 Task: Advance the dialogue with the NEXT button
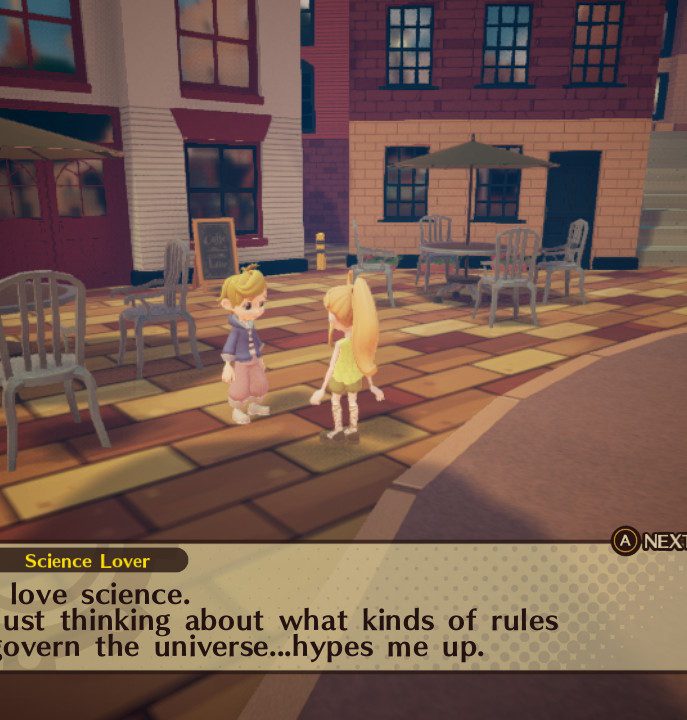coord(648,541)
